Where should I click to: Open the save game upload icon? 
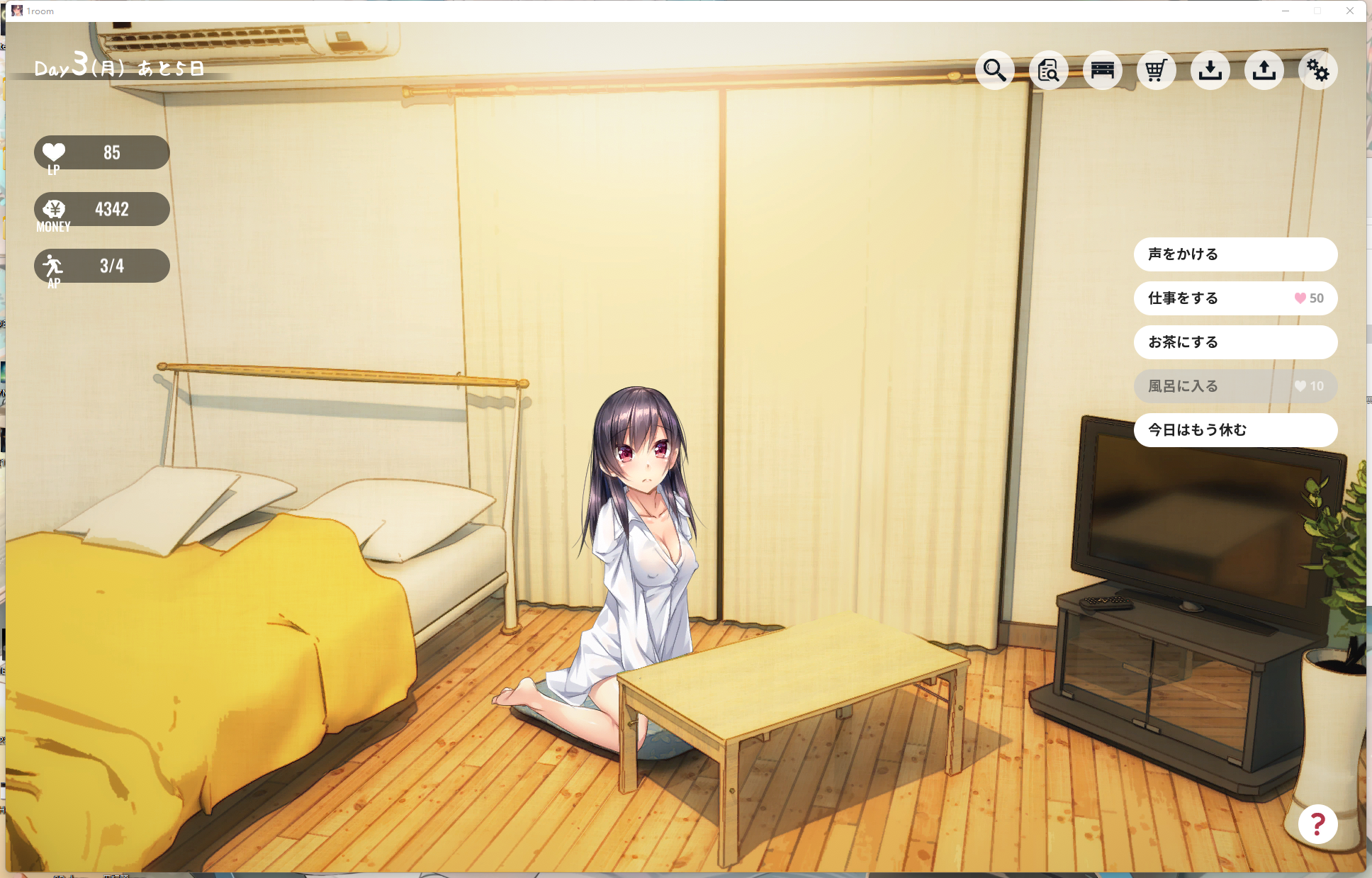1265,70
